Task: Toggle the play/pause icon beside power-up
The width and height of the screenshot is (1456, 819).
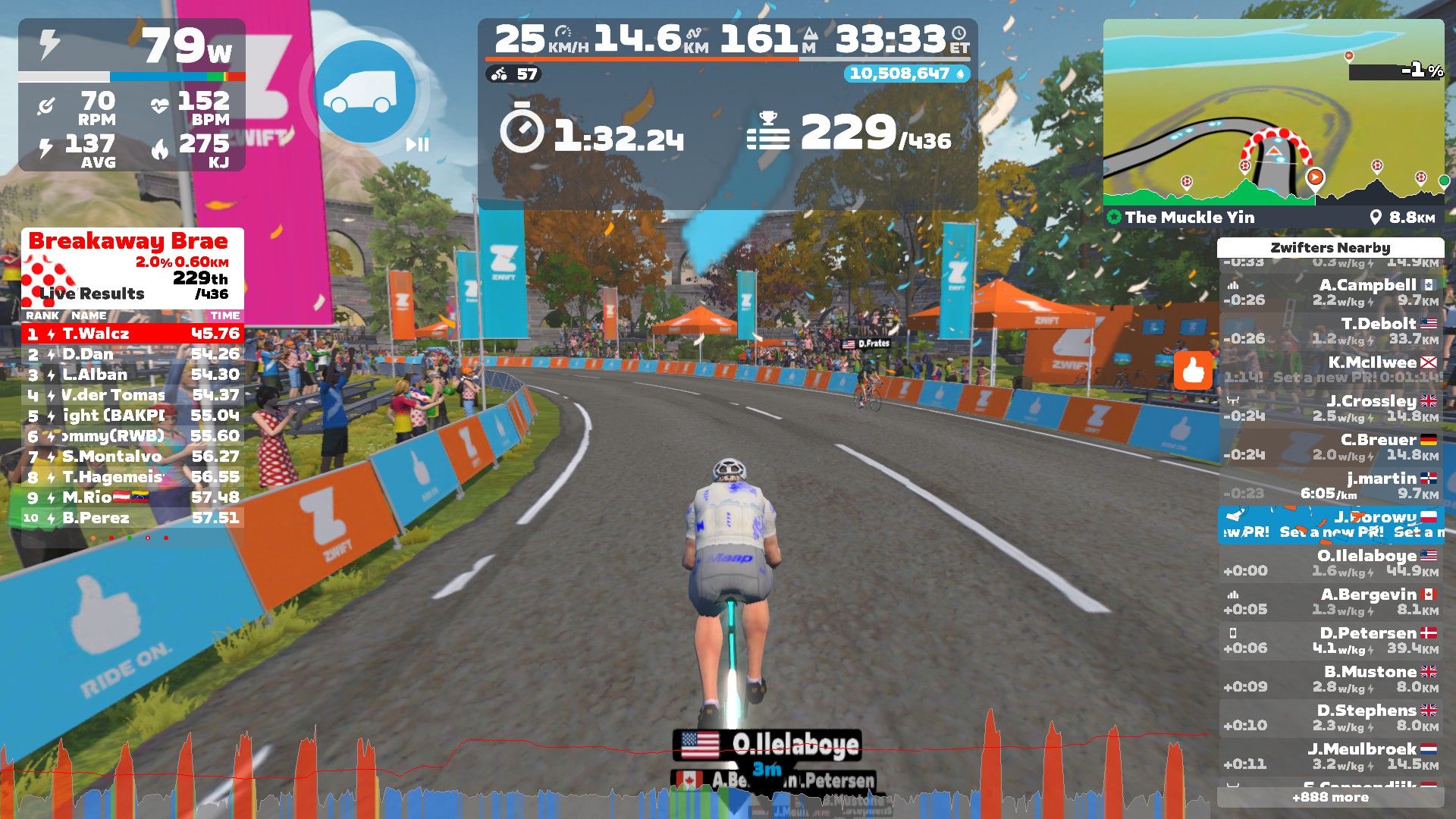Action: [417, 144]
